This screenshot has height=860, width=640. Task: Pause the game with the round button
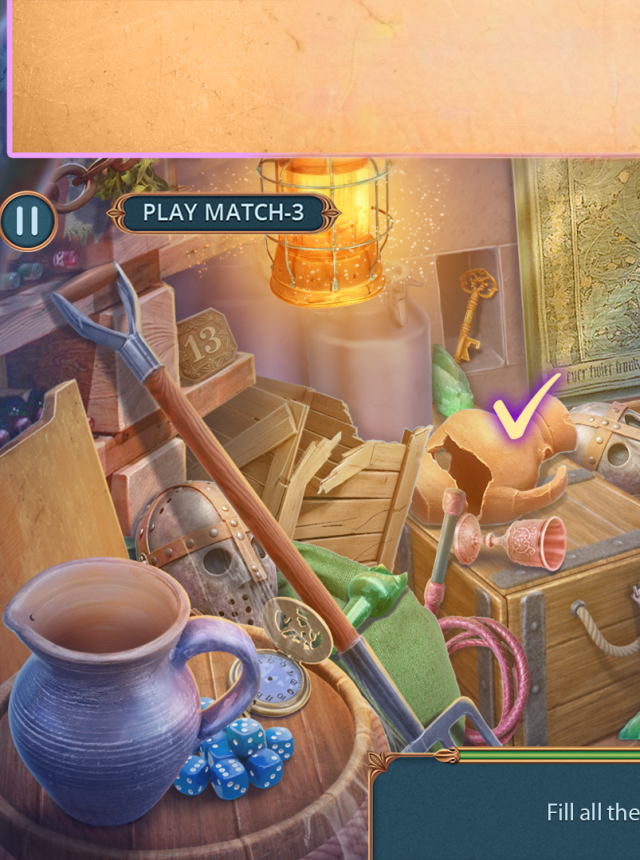point(27,220)
